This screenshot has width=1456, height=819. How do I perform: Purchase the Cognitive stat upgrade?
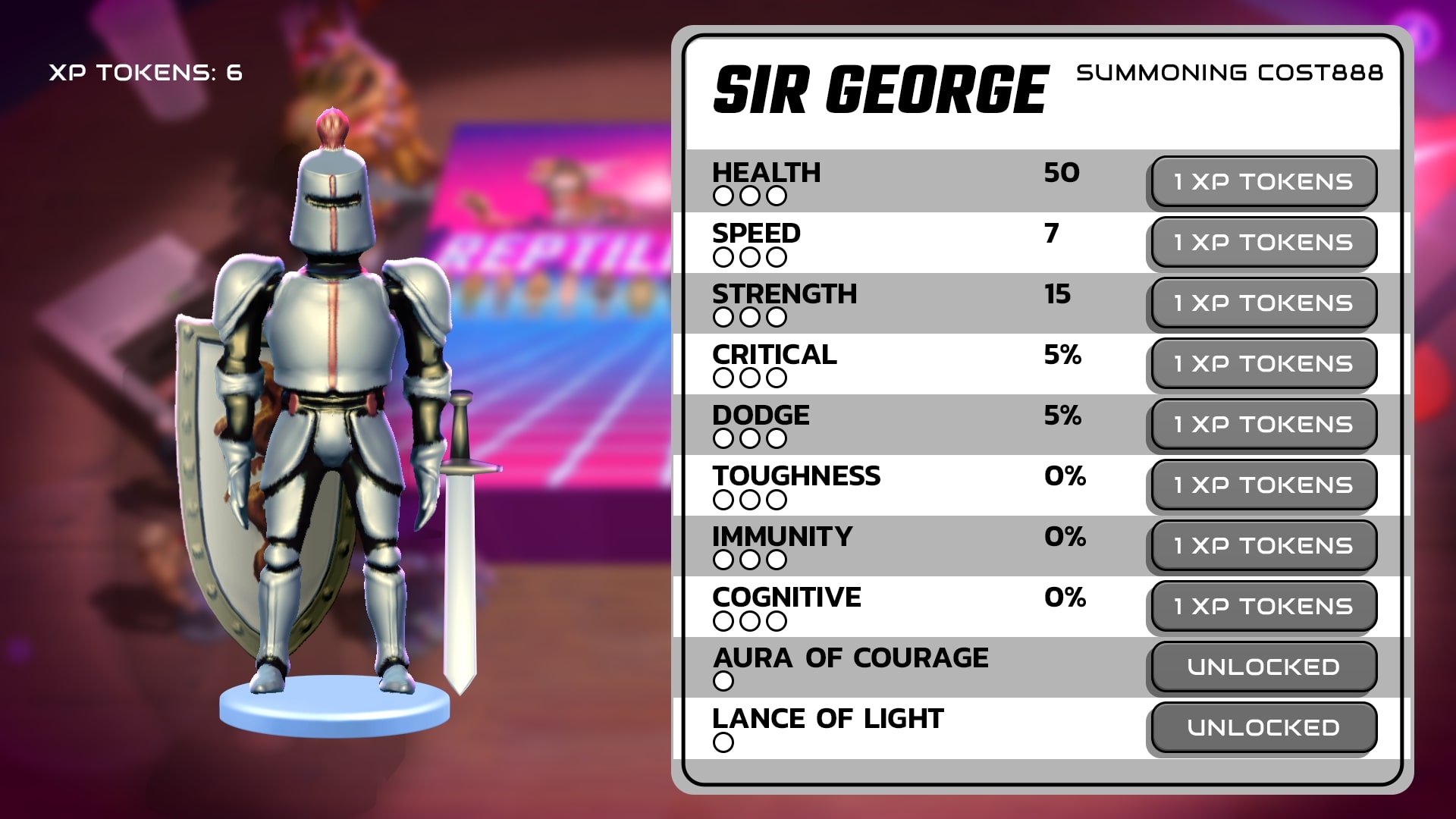point(1263,606)
